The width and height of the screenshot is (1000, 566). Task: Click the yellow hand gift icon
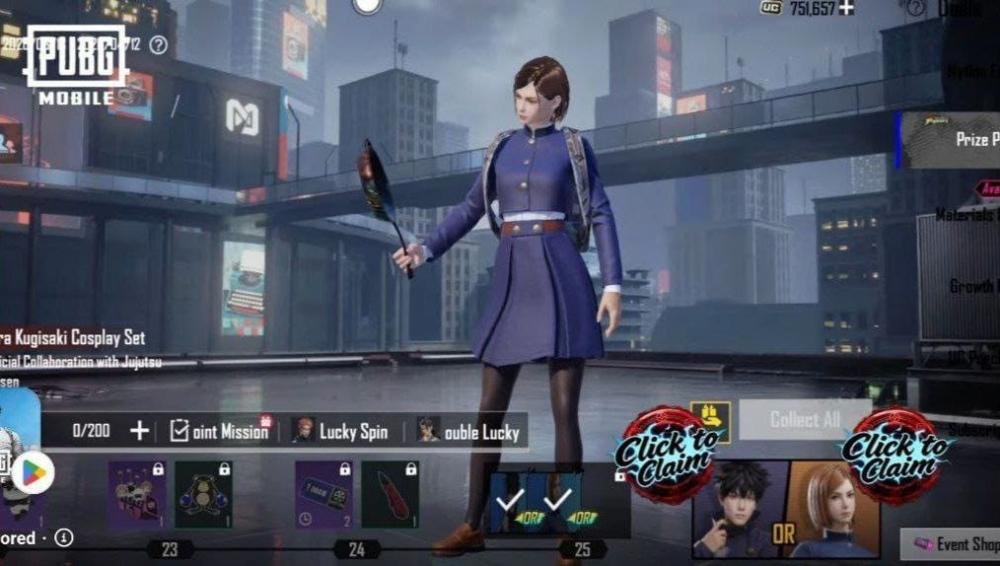(x=710, y=419)
